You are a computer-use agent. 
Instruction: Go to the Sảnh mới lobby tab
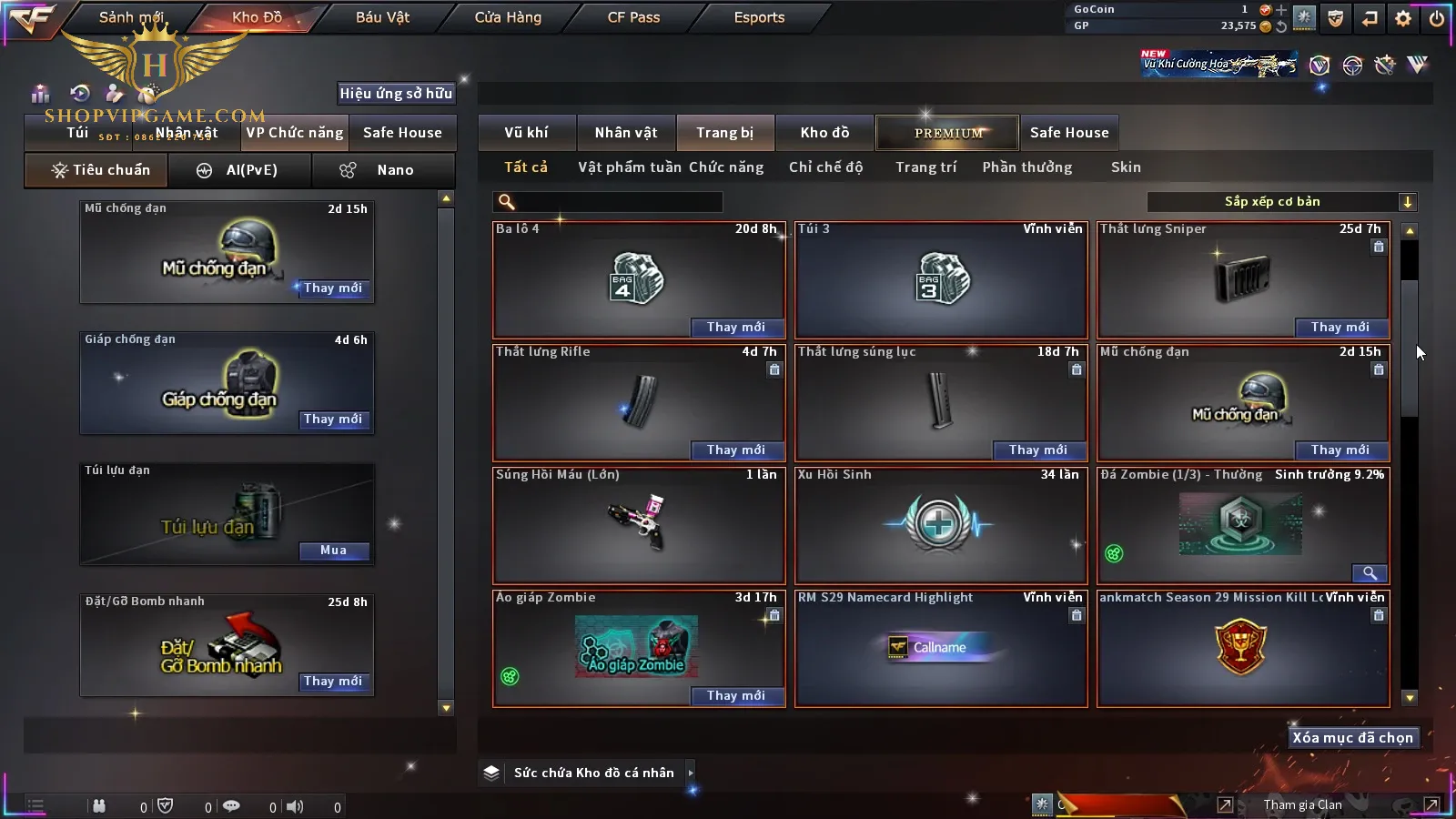[131, 17]
